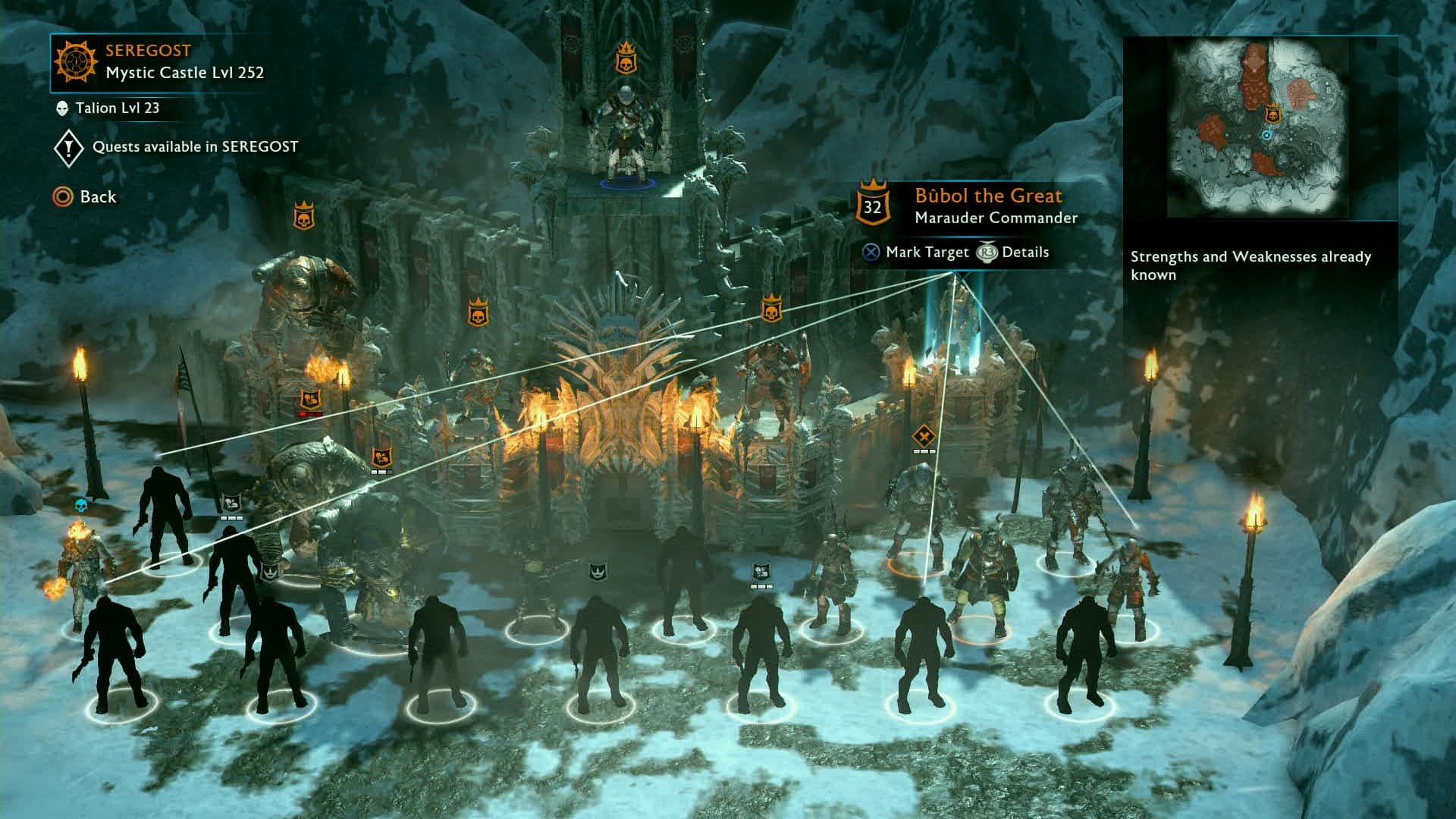
Task: Mark Bûbol the Great as target
Action: coord(916,253)
